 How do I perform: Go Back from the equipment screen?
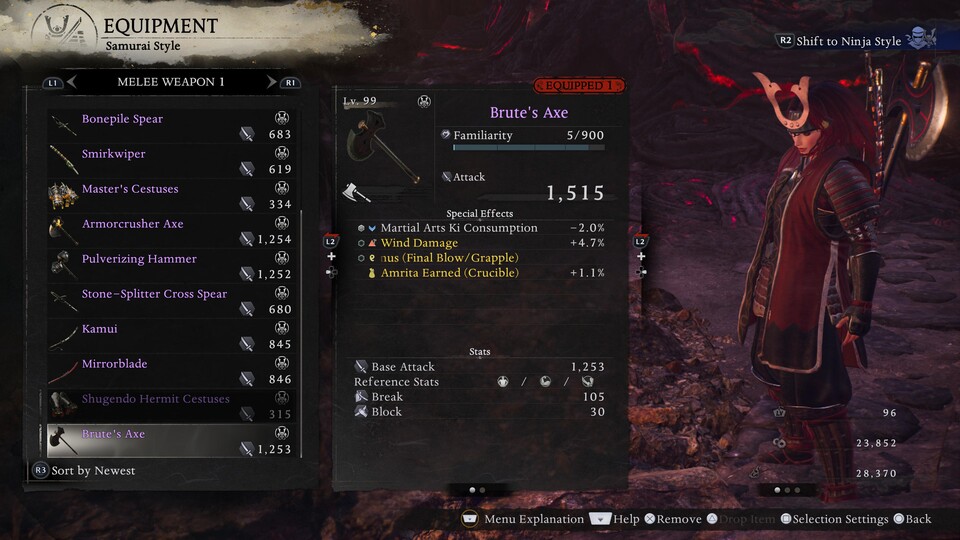click(912, 519)
